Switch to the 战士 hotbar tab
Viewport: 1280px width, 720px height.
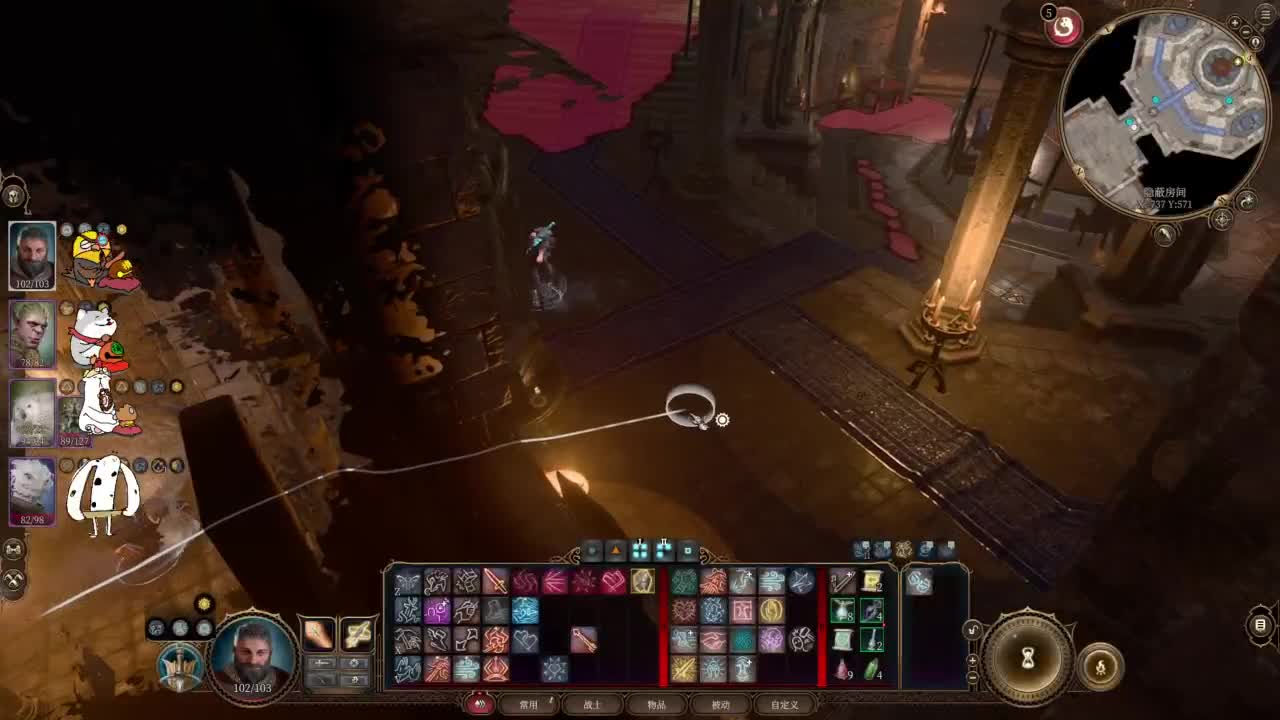(x=593, y=704)
